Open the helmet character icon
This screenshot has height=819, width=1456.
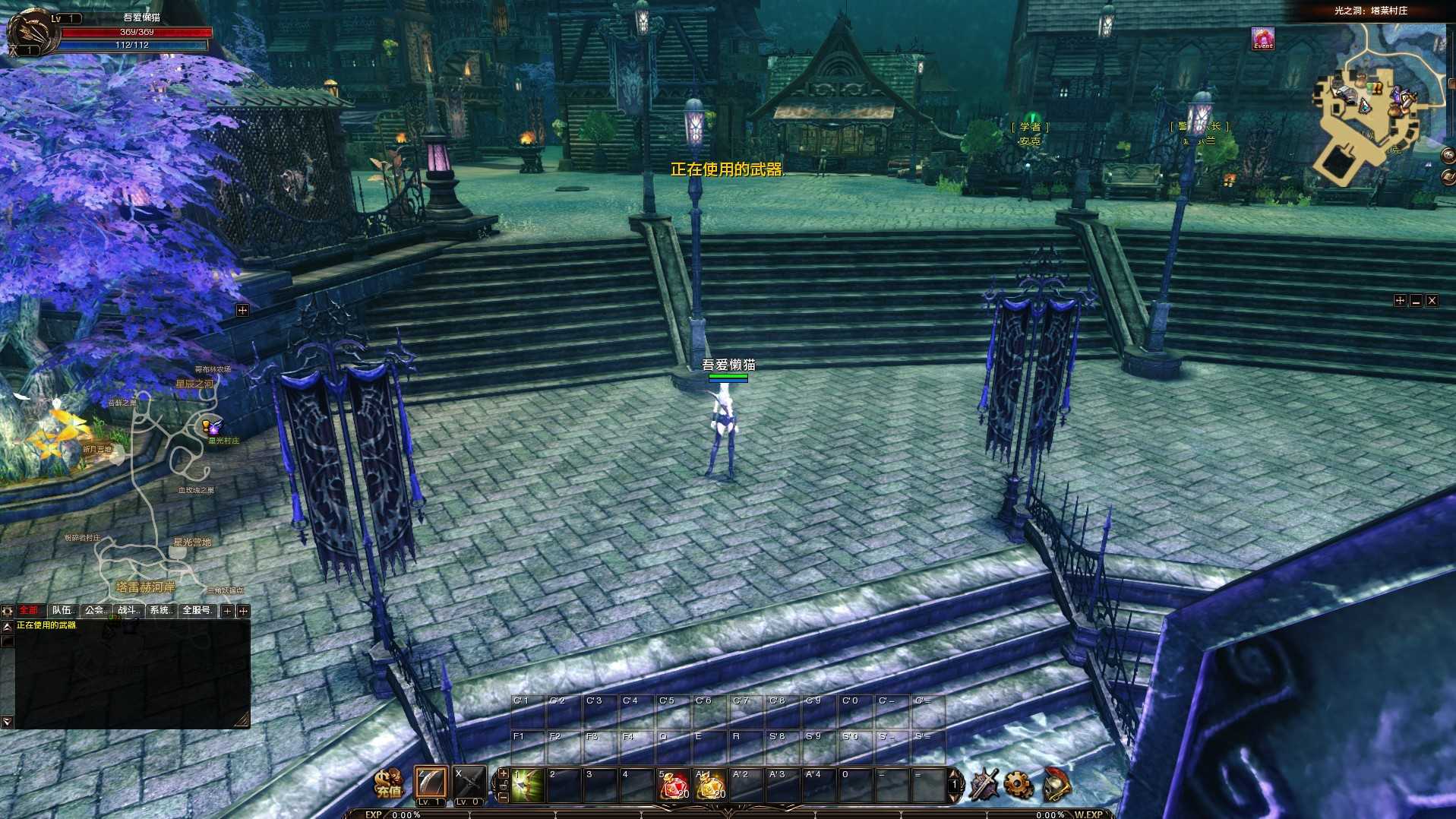pos(1056,785)
